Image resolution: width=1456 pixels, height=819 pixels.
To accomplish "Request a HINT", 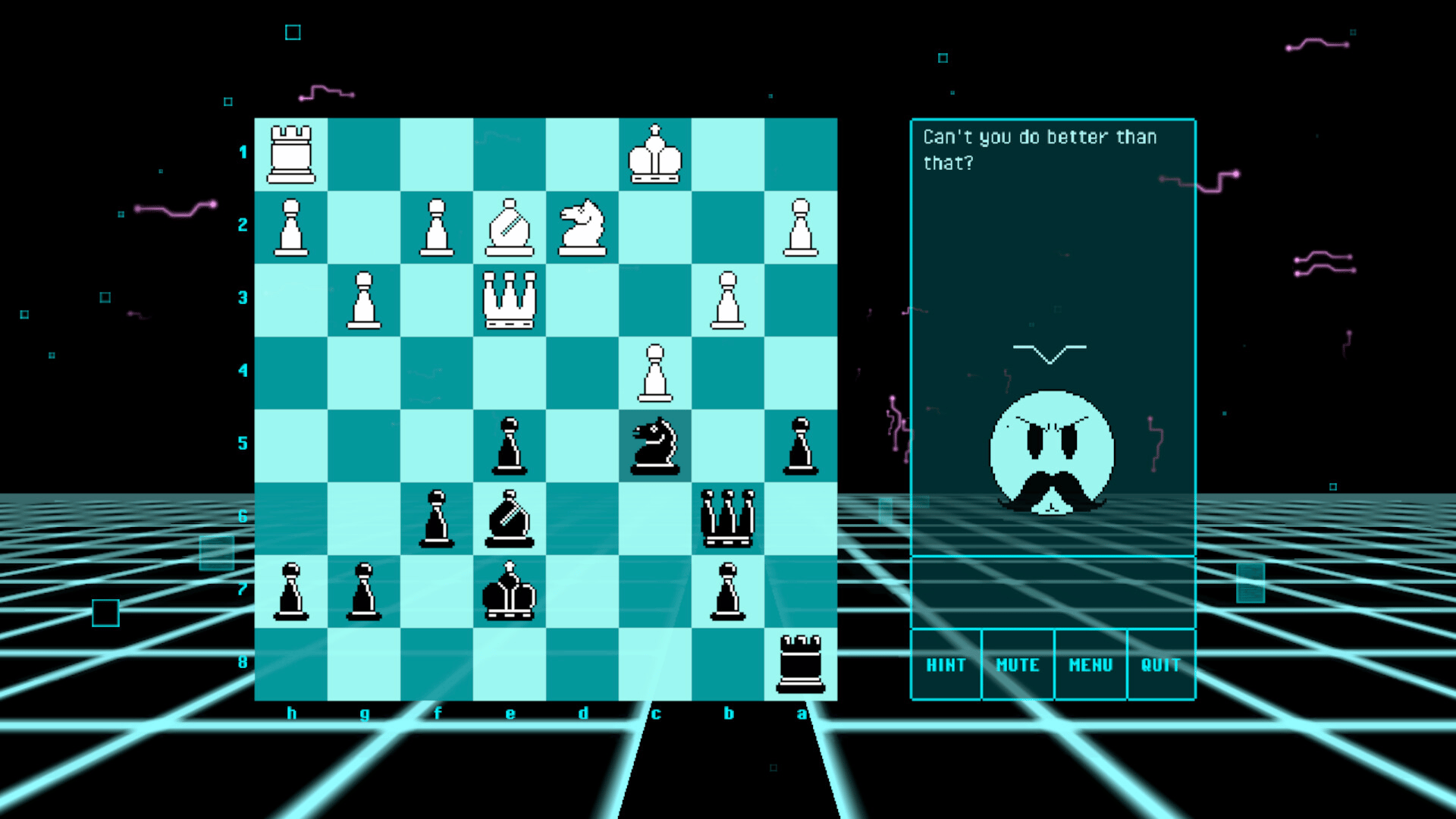I will point(946,665).
